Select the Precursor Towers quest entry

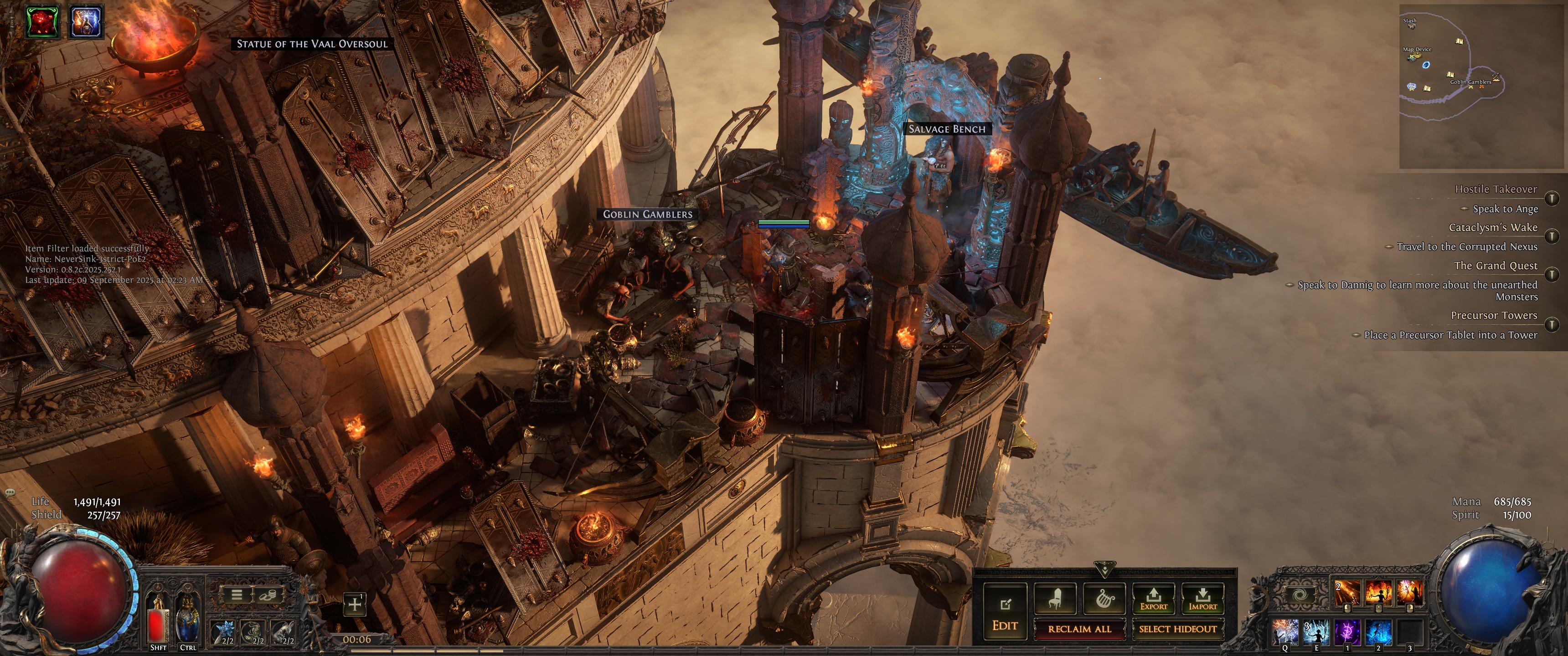[x=1493, y=315]
